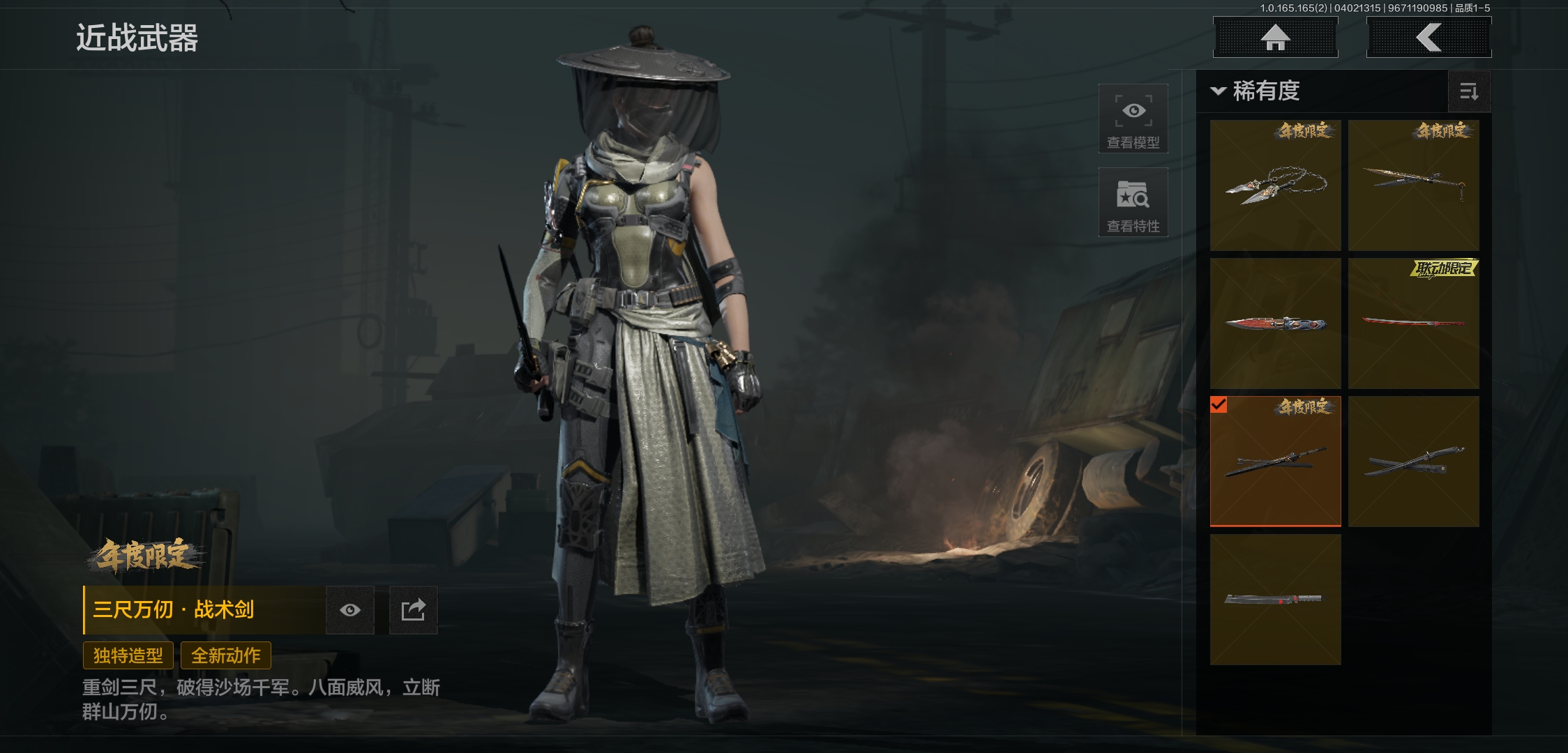
Task: Share the 三尺万仞·战术剑 weapon
Action: click(413, 610)
